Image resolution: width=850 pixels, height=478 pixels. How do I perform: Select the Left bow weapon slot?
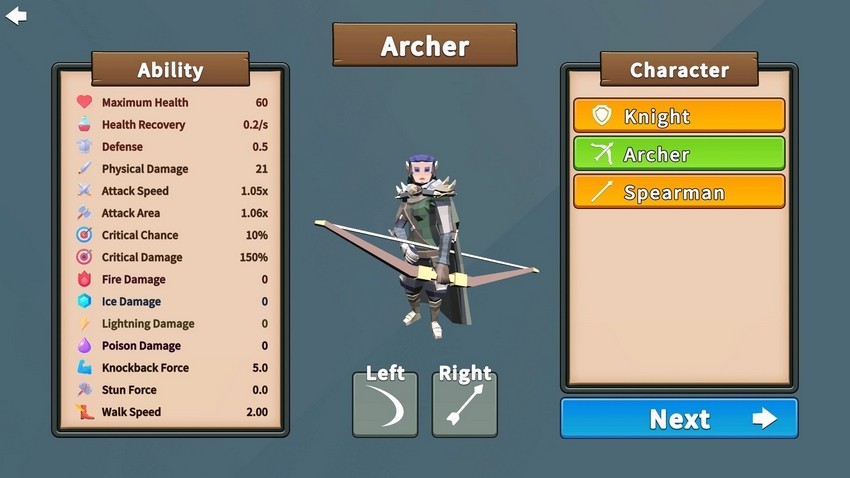pyautogui.click(x=385, y=403)
